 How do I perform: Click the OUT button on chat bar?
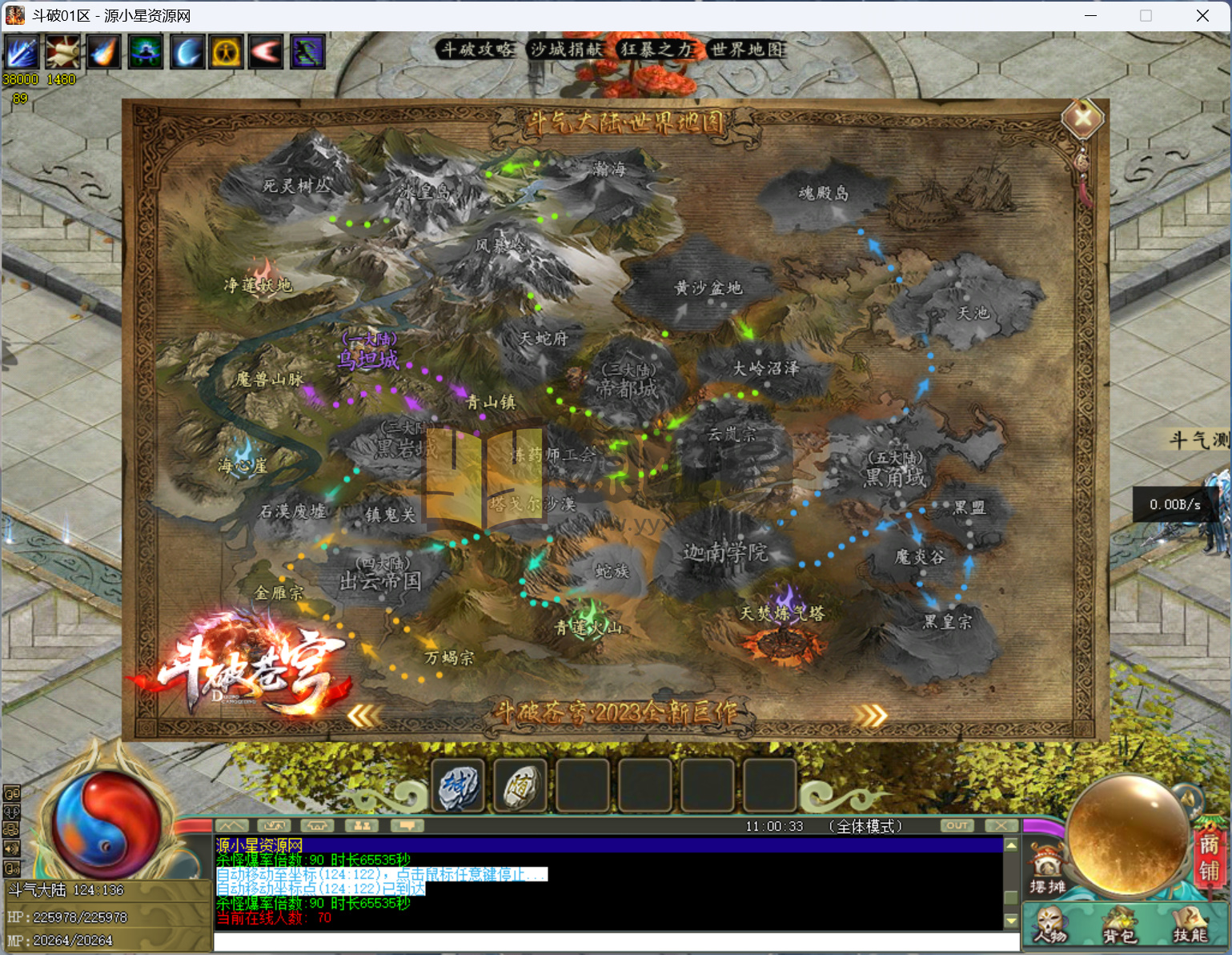pos(957,825)
